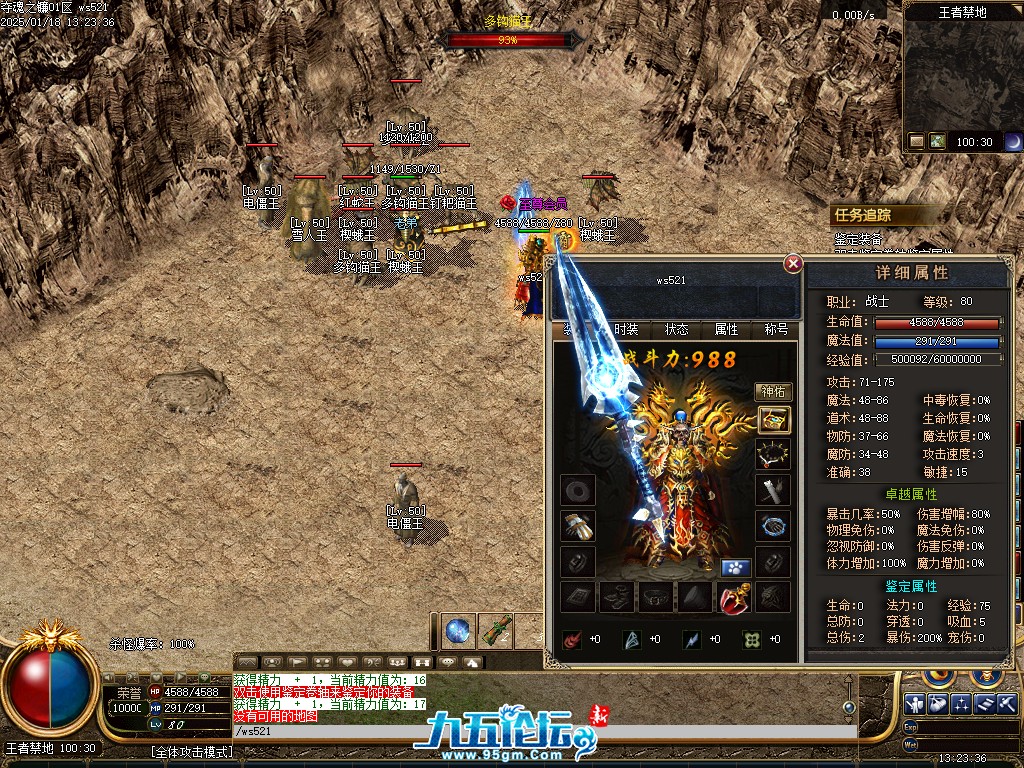Click the chat input field
Image resolution: width=1024 pixels, height=768 pixels.
(540, 731)
